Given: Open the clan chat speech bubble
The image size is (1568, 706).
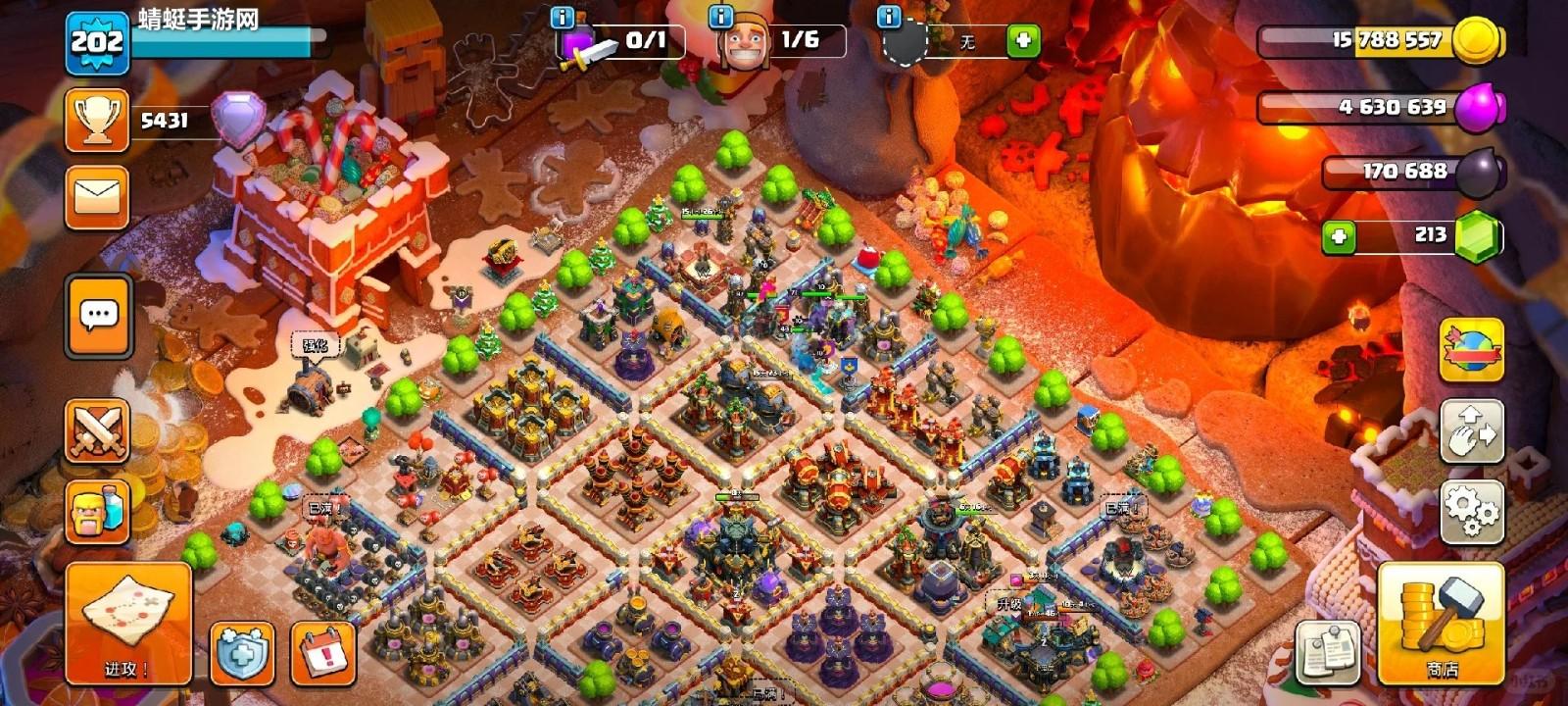Looking at the screenshot, I should click(x=98, y=316).
